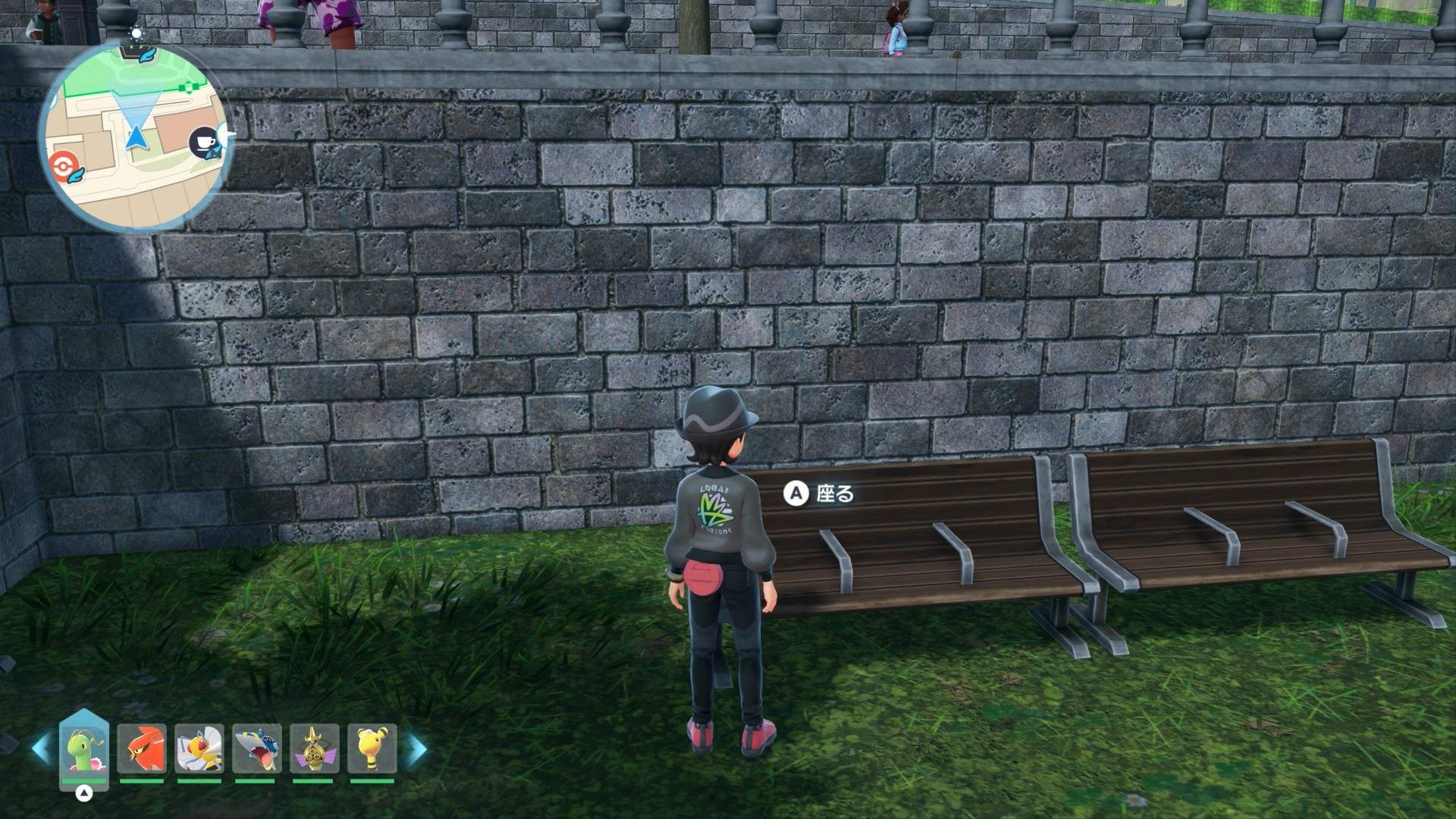Click the Pokémon Center marker on minimap
Viewport: 1456px width, 819px height.
[x=61, y=165]
